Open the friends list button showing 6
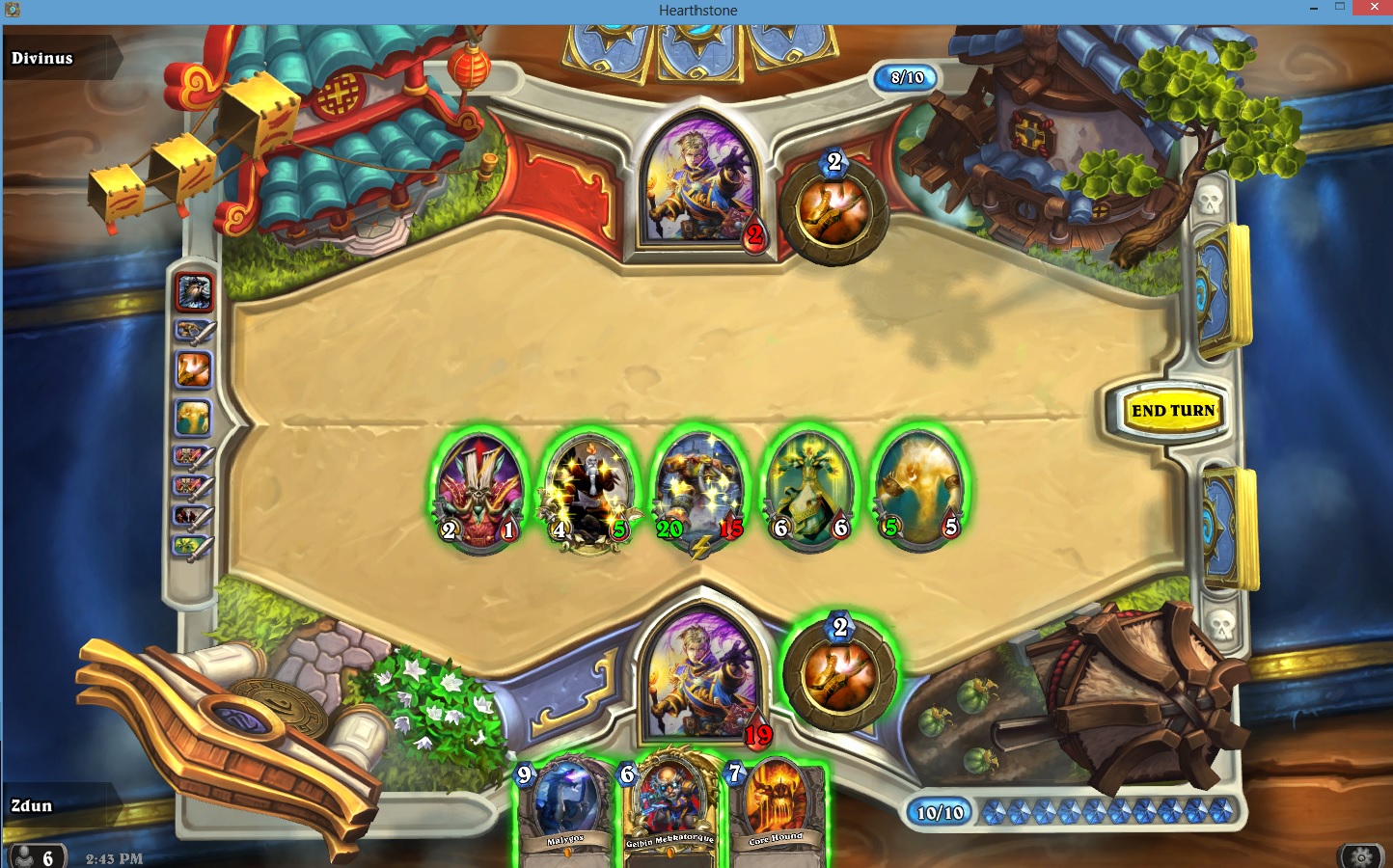 [35, 856]
